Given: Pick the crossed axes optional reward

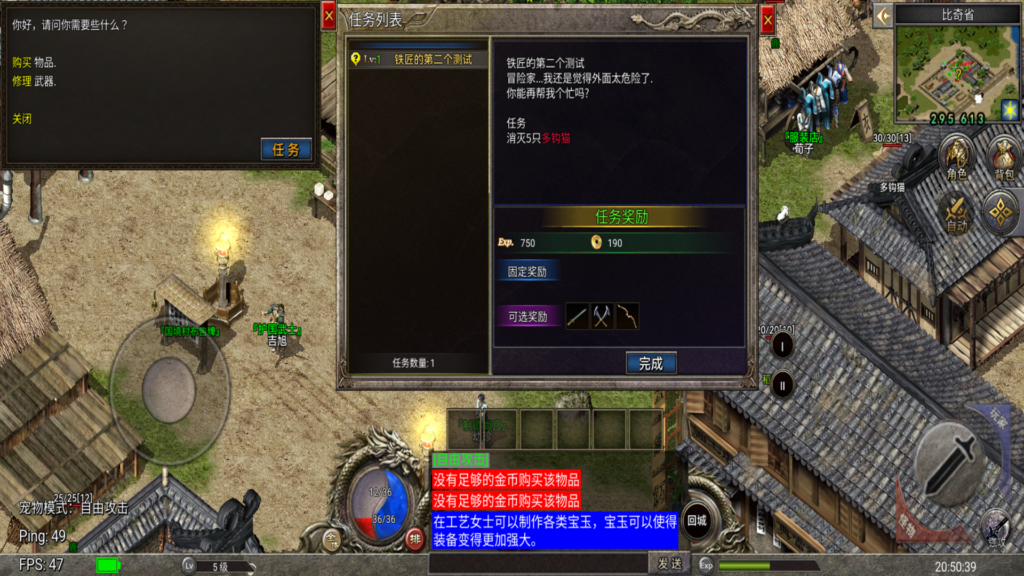Looking at the screenshot, I should click(x=602, y=316).
